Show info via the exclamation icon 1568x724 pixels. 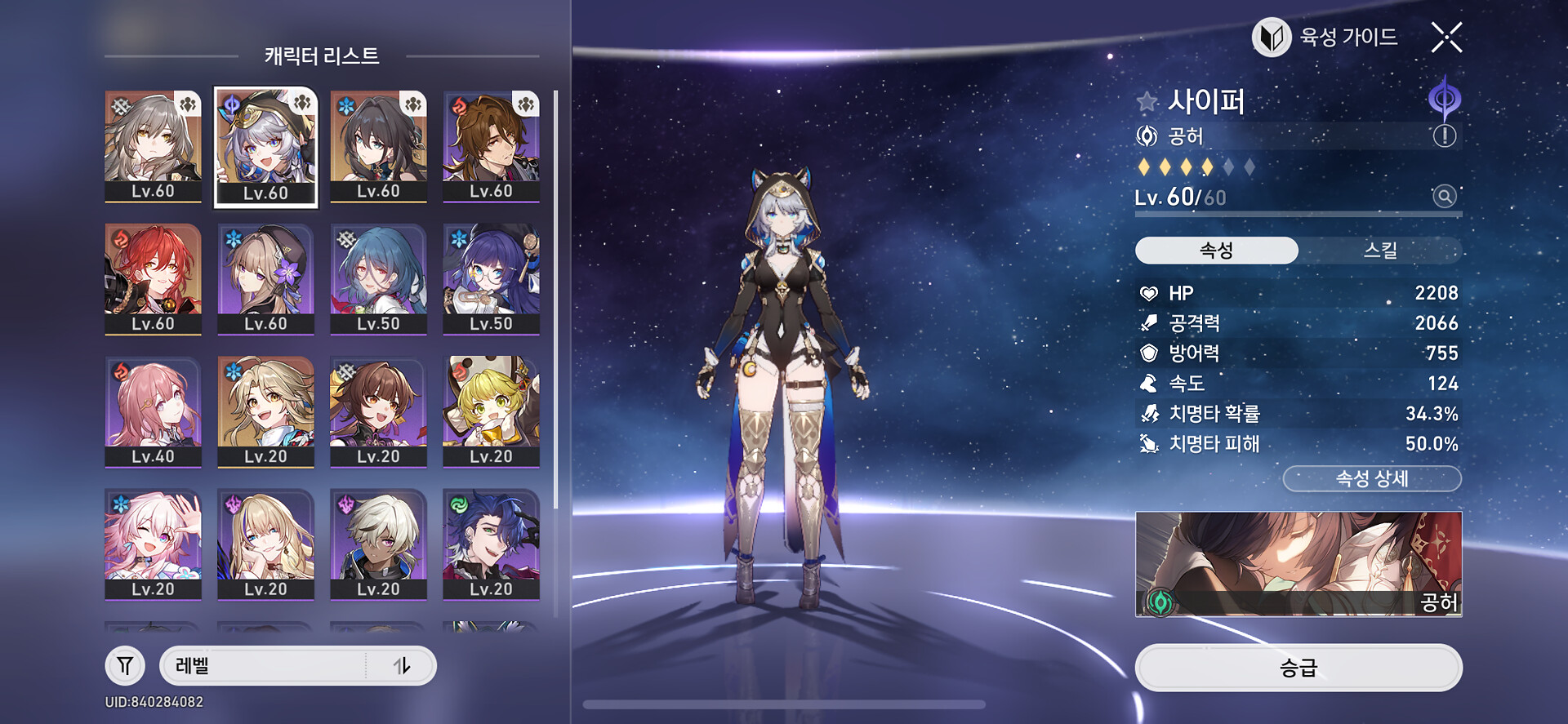1444,136
